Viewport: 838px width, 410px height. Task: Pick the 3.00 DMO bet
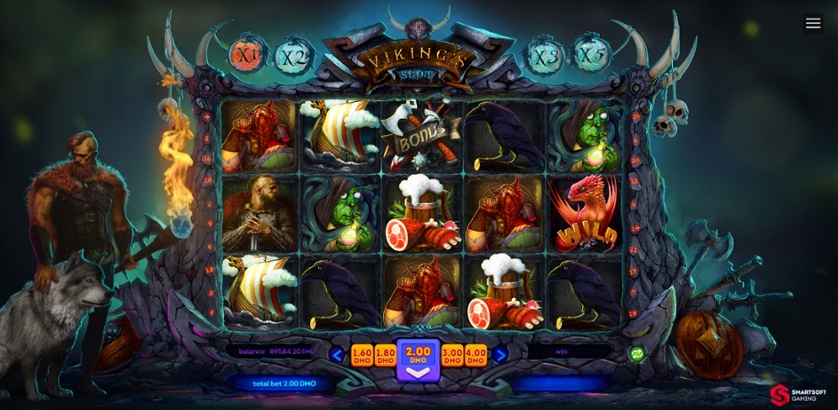(x=452, y=354)
